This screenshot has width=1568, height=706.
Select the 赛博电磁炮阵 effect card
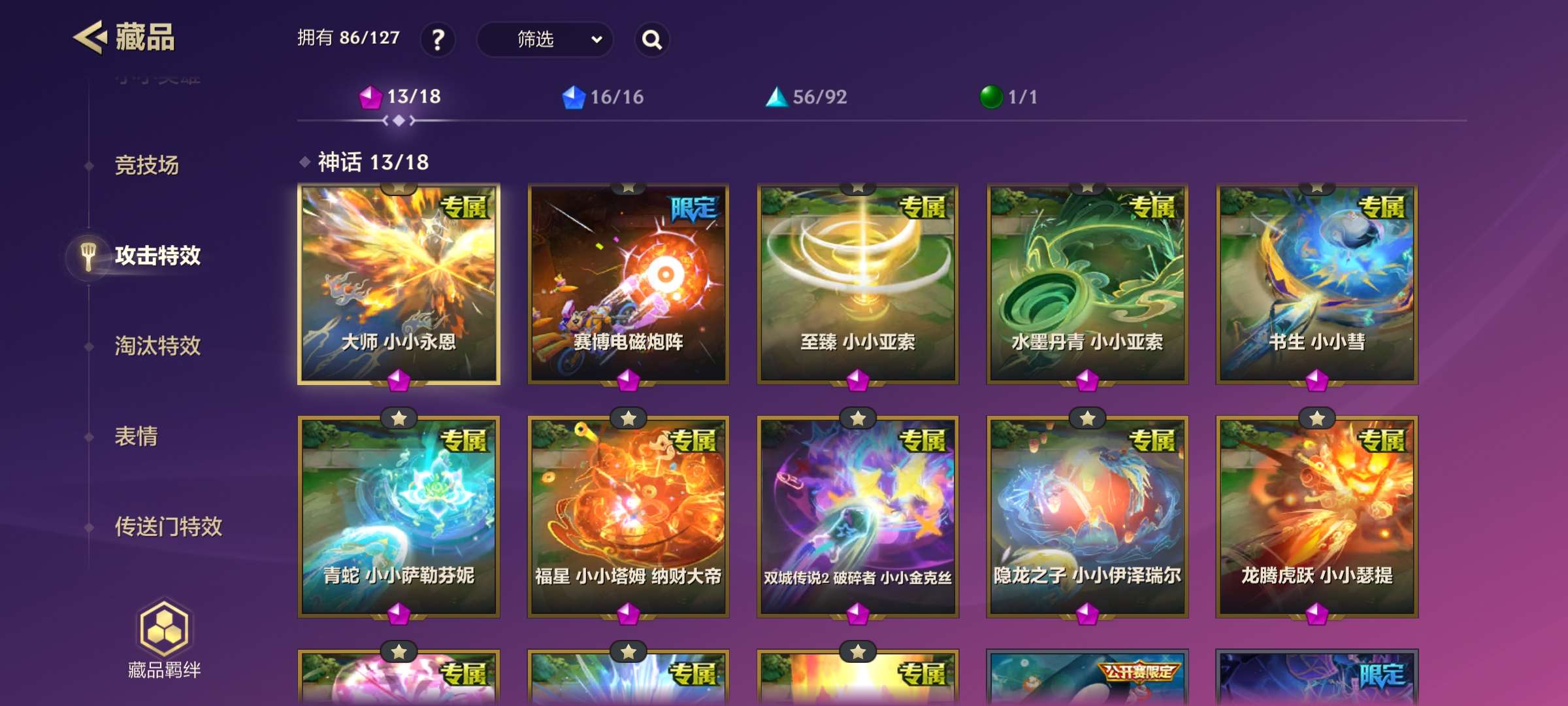point(628,284)
